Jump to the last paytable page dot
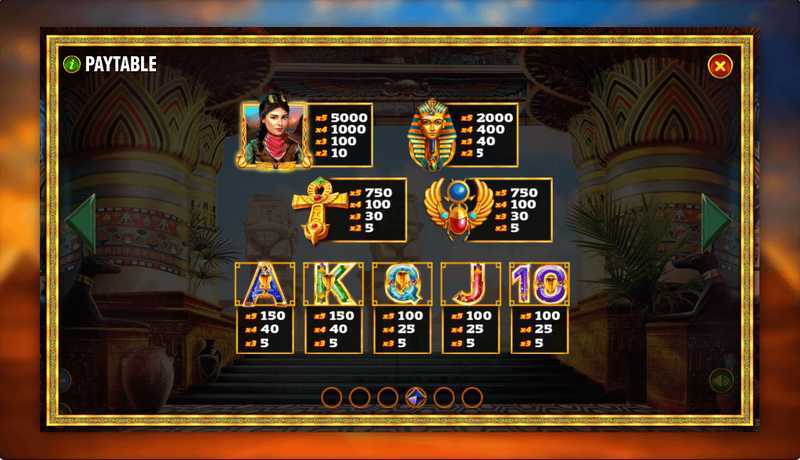 pos(472,398)
